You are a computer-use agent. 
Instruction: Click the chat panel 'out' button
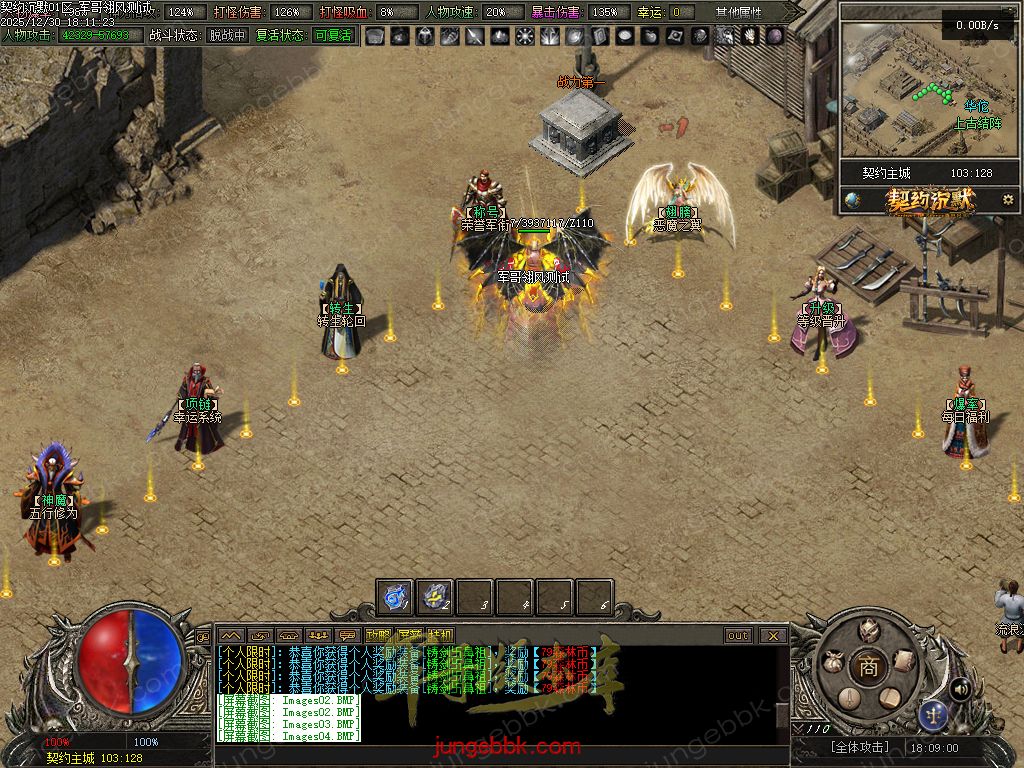[x=738, y=635]
